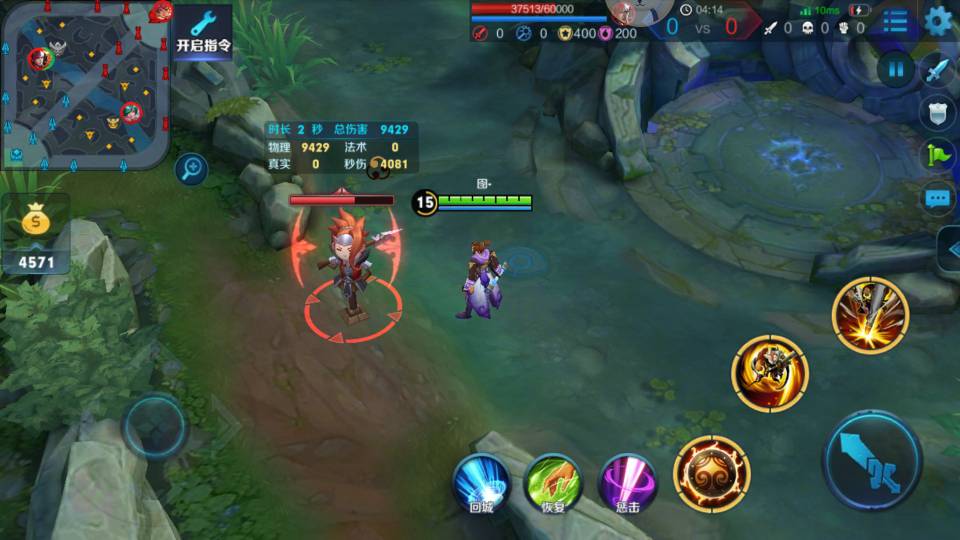960x540 pixels.
Task: Open the settings gear menu
Action: (938, 21)
